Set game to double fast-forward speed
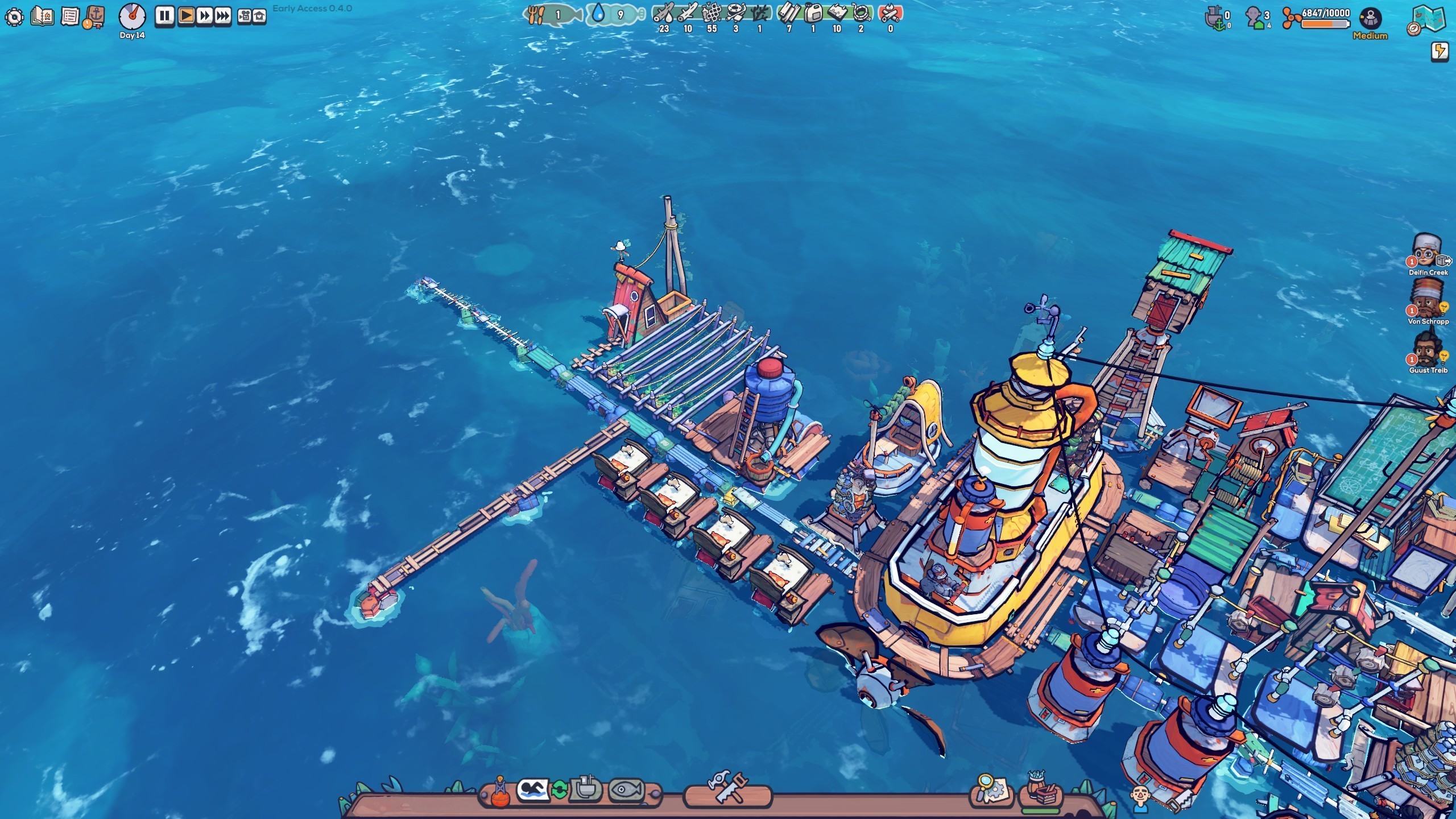Viewport: 1456px width, 819px height. point(204,16)
